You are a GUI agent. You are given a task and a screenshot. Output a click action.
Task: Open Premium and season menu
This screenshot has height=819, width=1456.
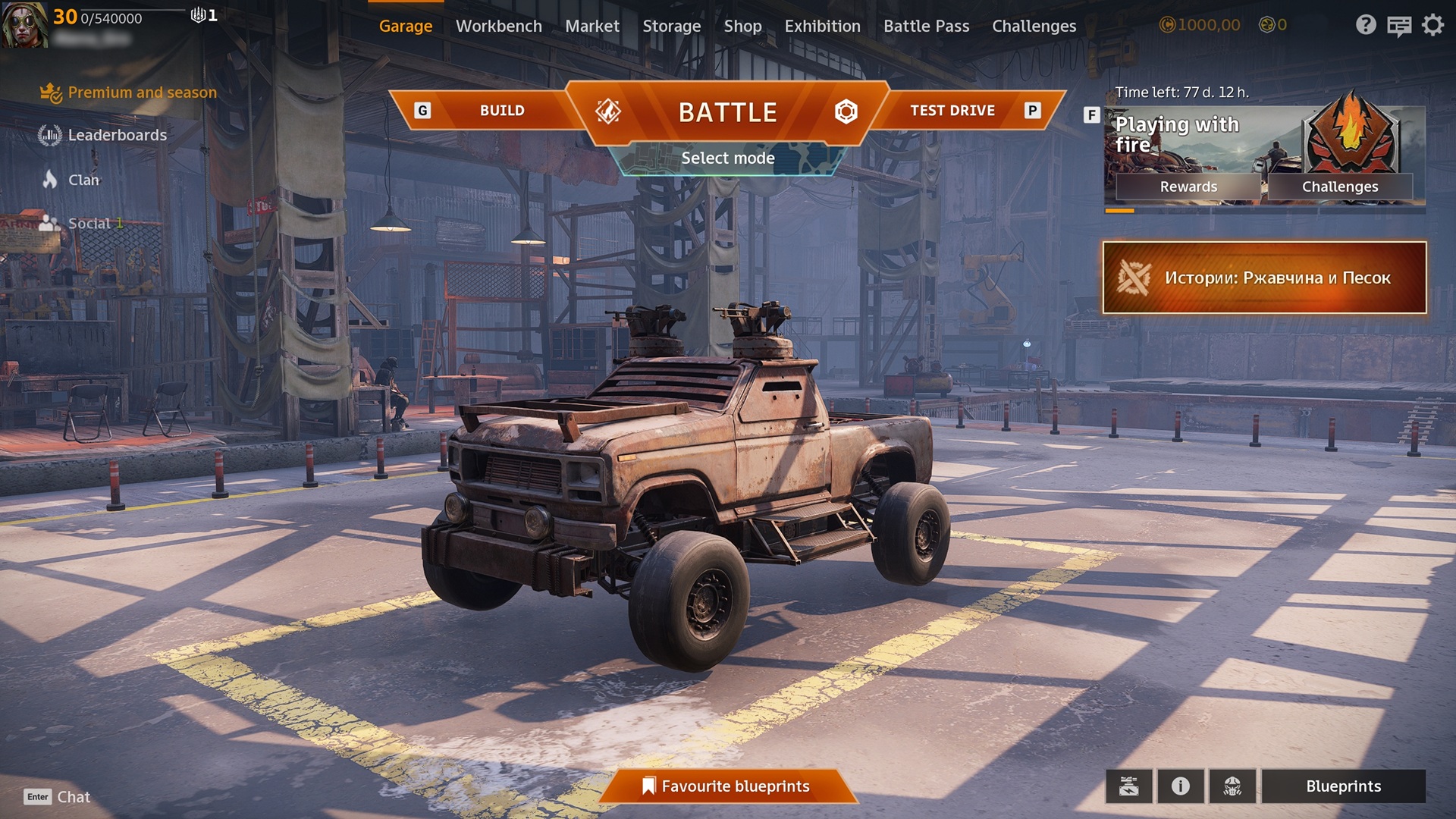pyautogui.click(x=142, y=93)
